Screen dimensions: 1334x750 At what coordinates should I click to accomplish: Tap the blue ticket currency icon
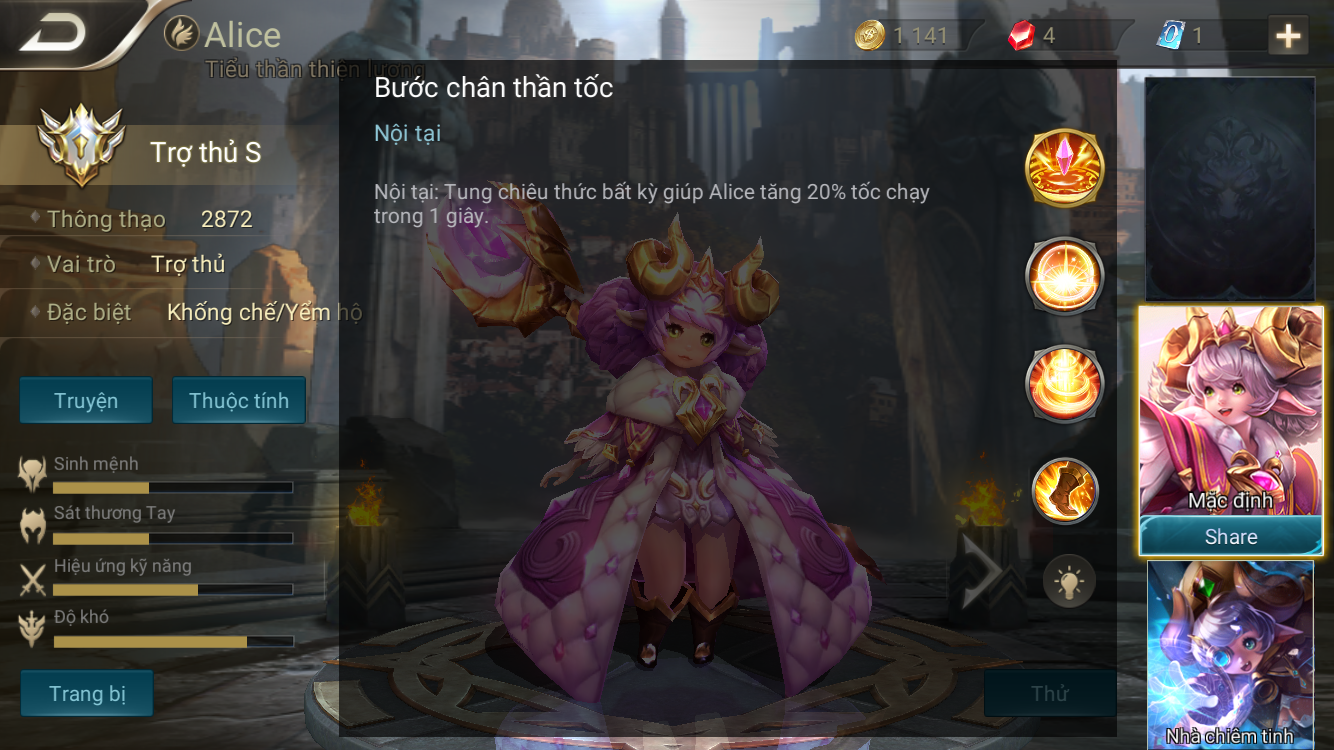pyautogui.click(x=1170, y=36)
